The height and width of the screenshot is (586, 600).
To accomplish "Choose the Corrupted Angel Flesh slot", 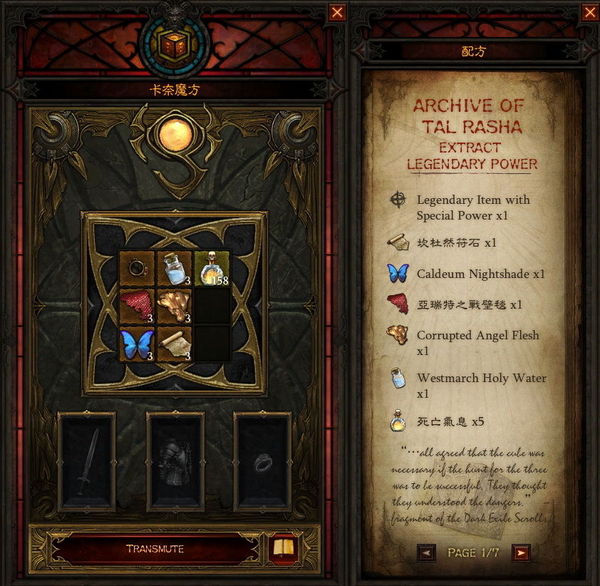I will point(174,305).
